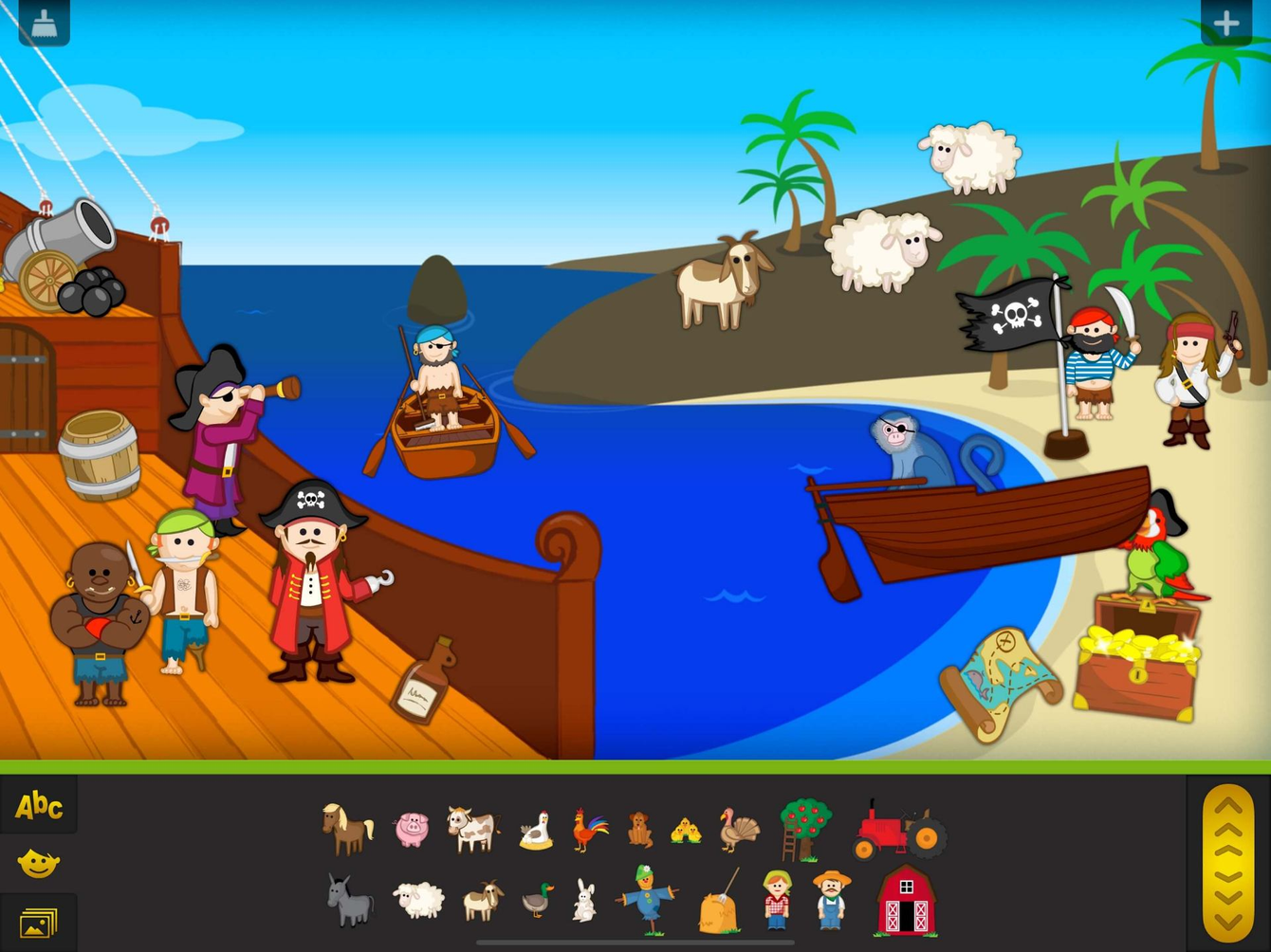Open the Abc text stickers panel
The height and width of the screenshot is (952, 1271).
pos(38,807)
